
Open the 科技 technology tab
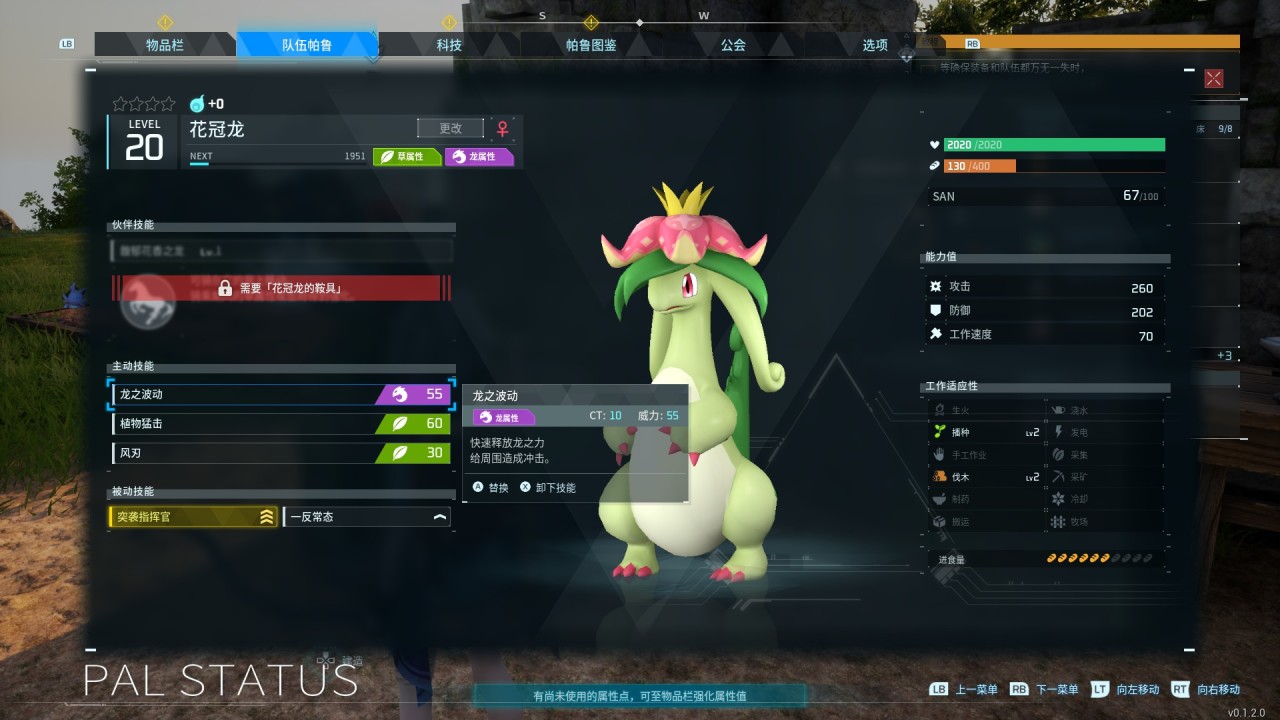tap(449, 45)
